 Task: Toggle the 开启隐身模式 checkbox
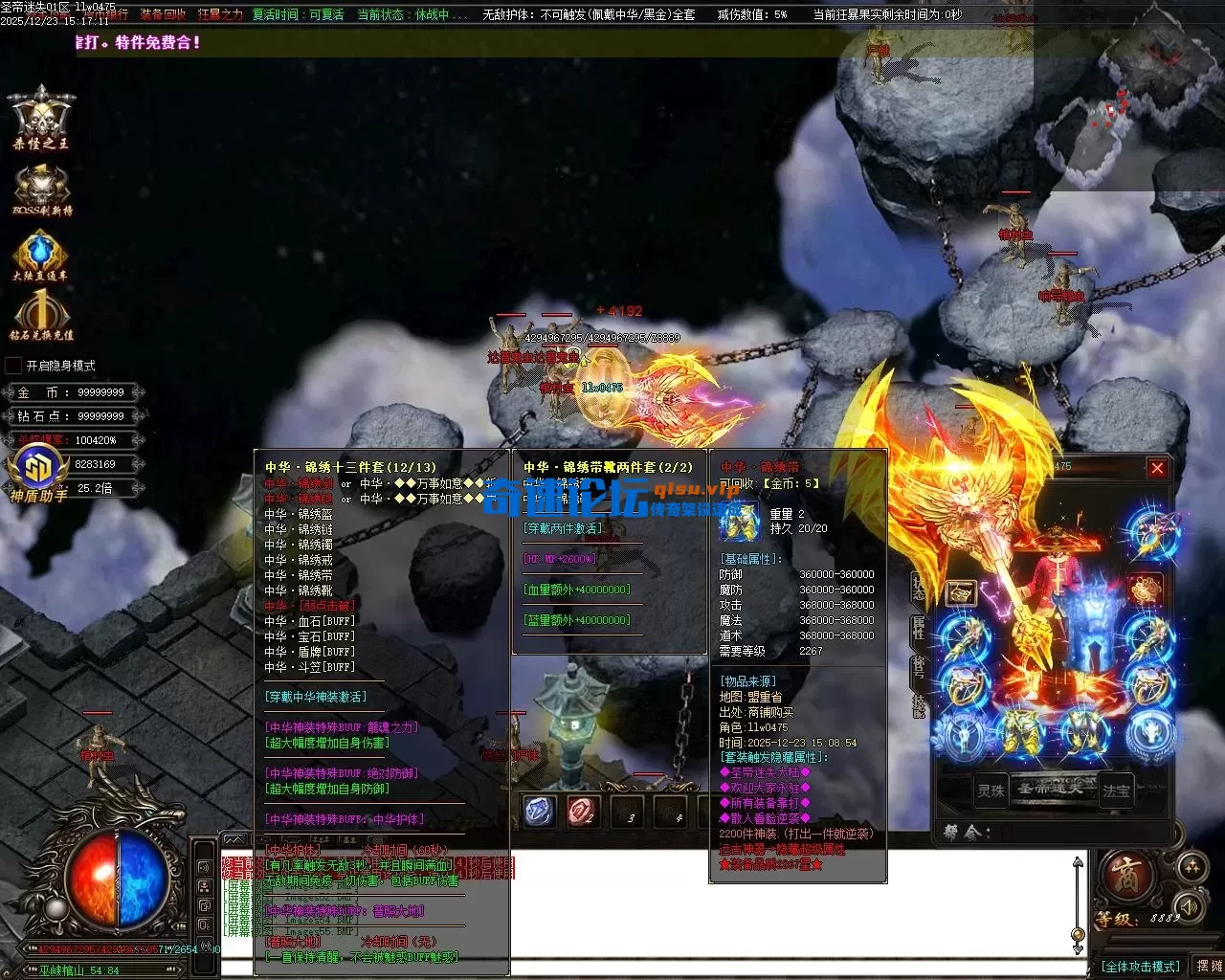tap(13, 366)
